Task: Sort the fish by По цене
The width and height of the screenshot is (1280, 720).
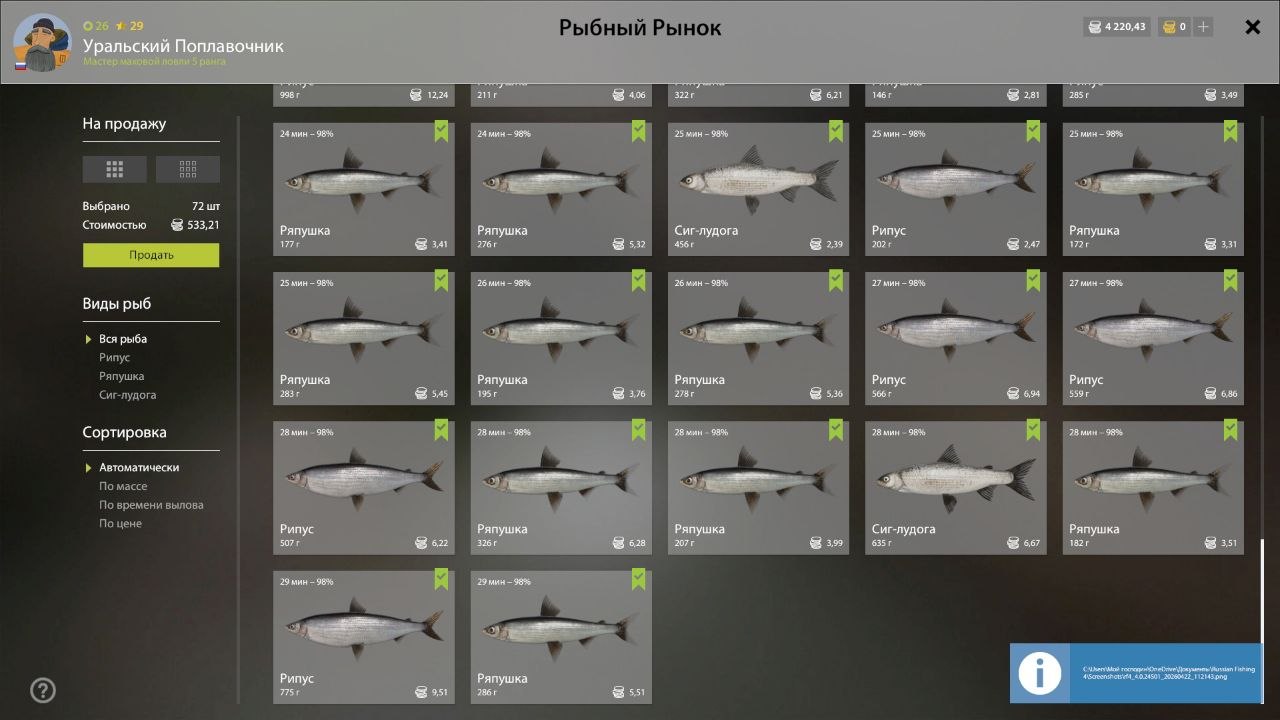Action: (x=117, y=523)
